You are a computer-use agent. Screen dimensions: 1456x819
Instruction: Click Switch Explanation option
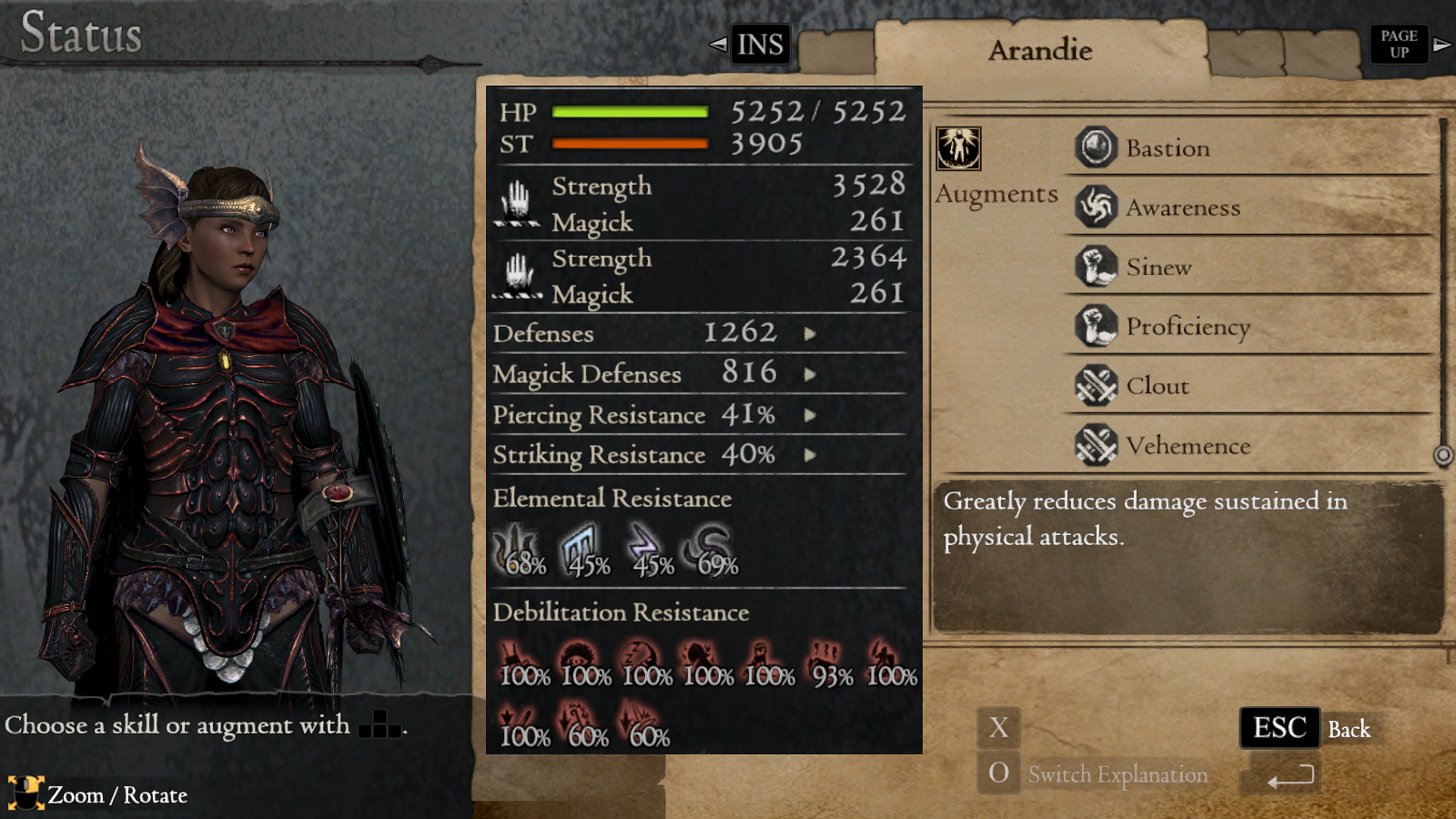[1117, 774]
